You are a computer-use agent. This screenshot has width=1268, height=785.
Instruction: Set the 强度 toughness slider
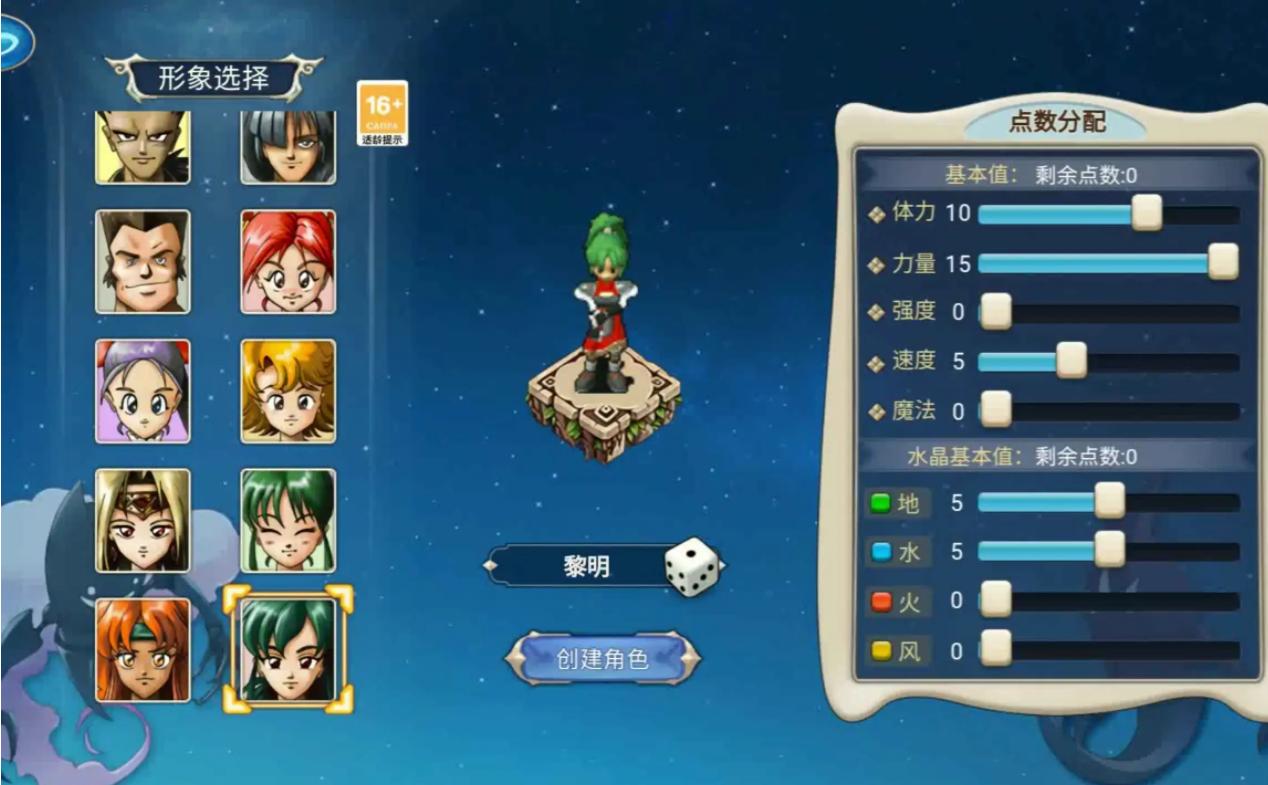[995, 311]
